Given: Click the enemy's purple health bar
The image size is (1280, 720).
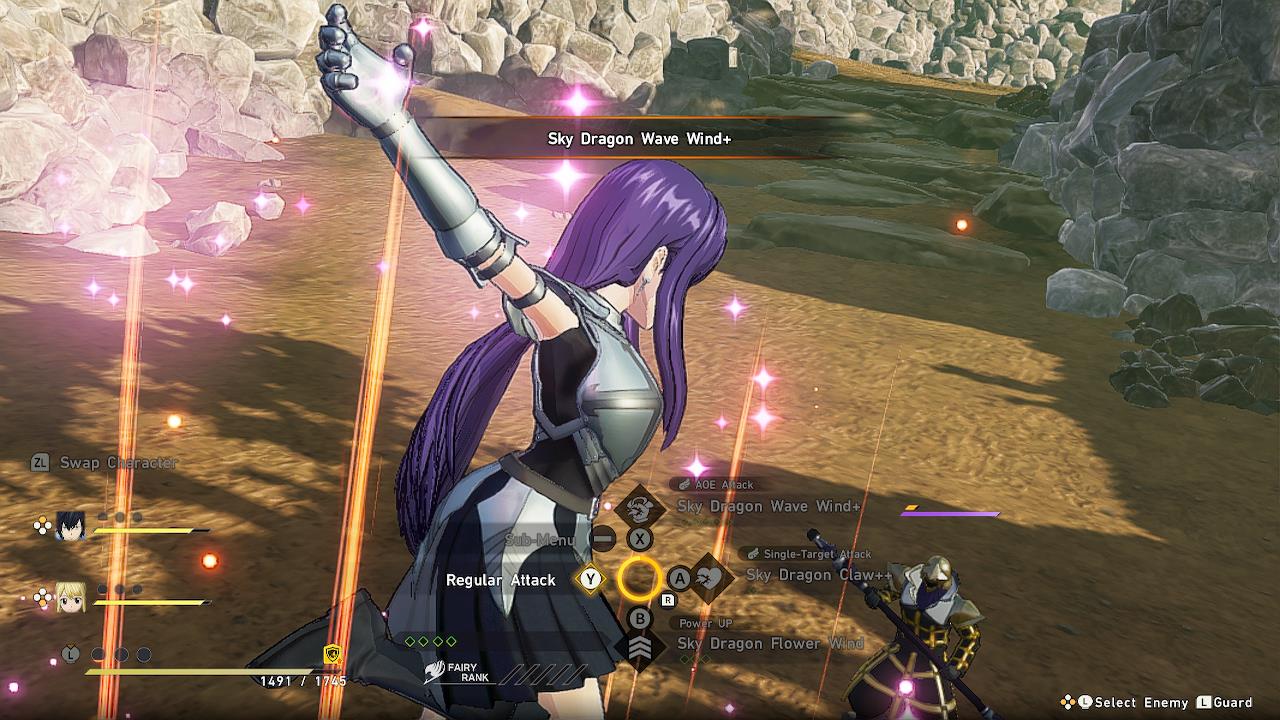Looking at the screenshot, I should (948, 512).
